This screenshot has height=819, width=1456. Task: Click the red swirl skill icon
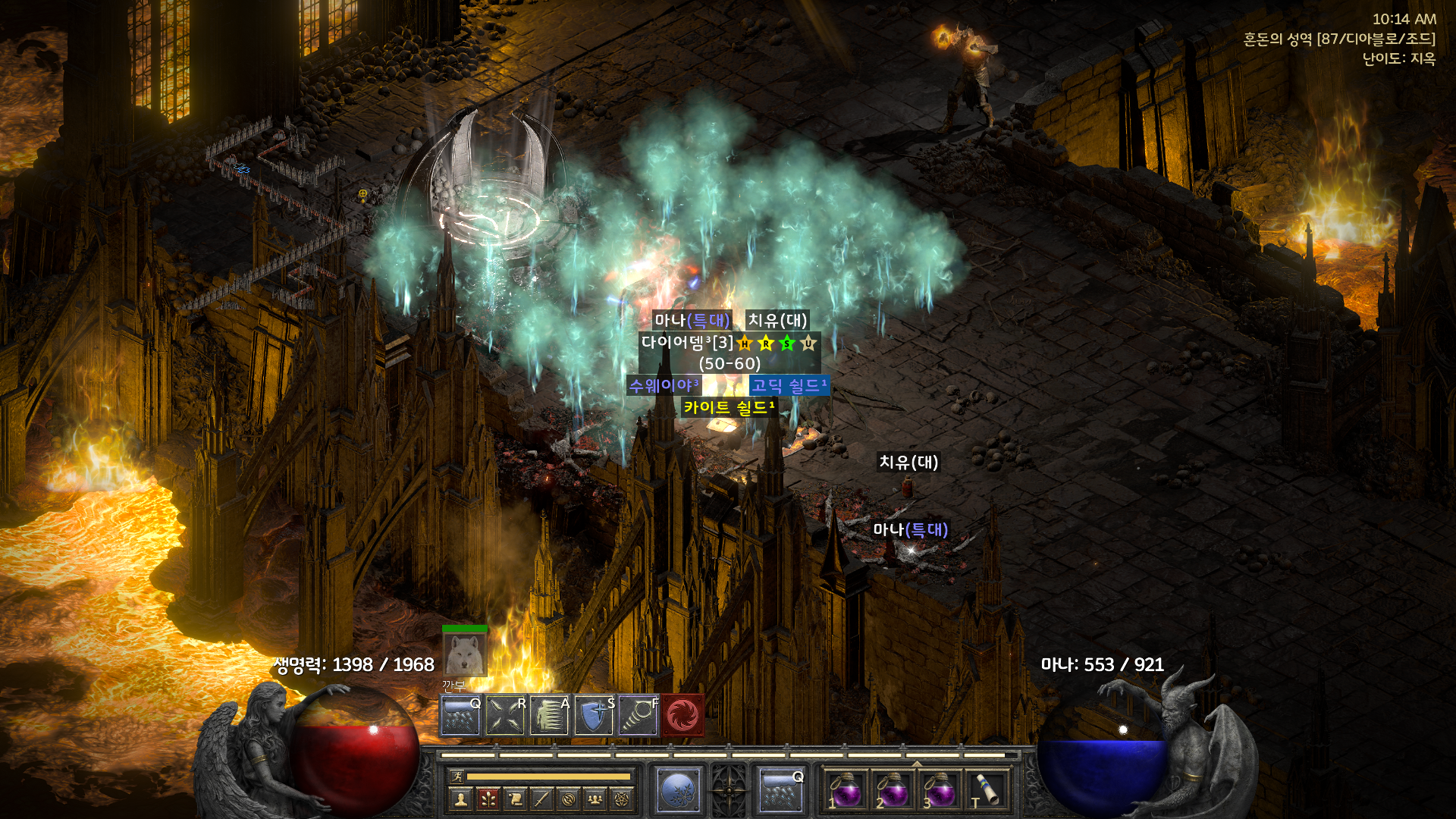click(x=682, y=715)
